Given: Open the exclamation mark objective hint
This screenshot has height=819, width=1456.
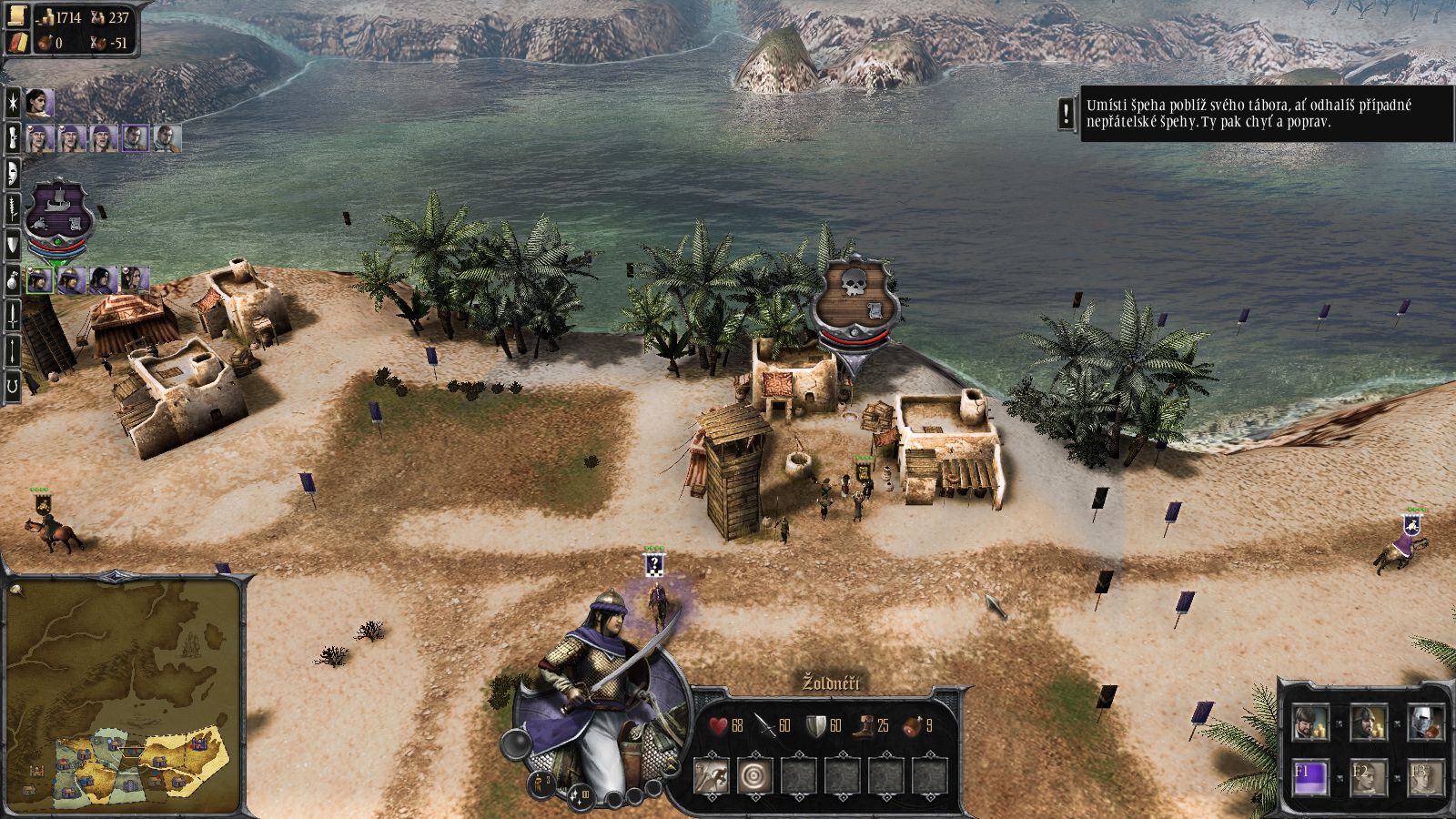Looking at the screenshot, I should pos(1066,114).
